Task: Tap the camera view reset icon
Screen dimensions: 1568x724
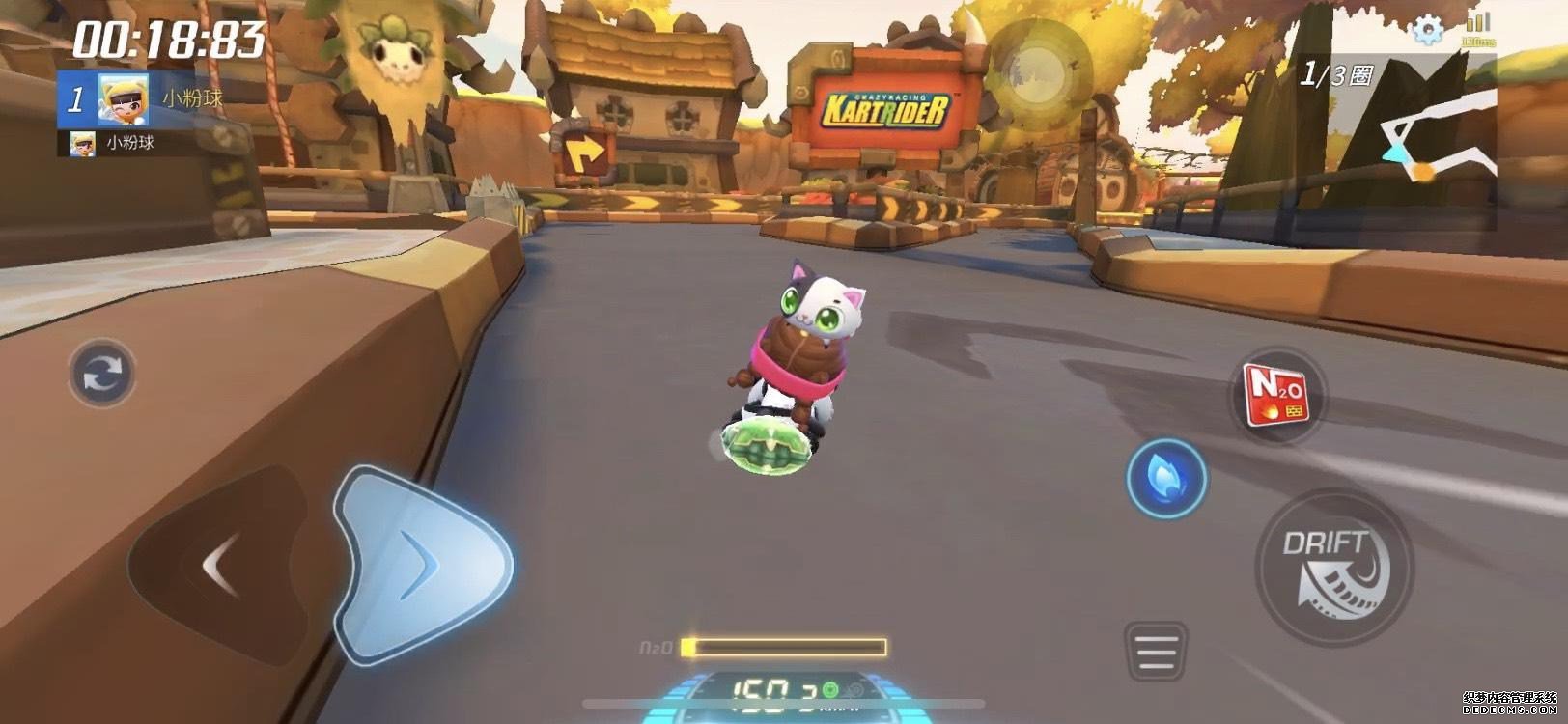Action: pyautogui.click(x=100, y=372)
